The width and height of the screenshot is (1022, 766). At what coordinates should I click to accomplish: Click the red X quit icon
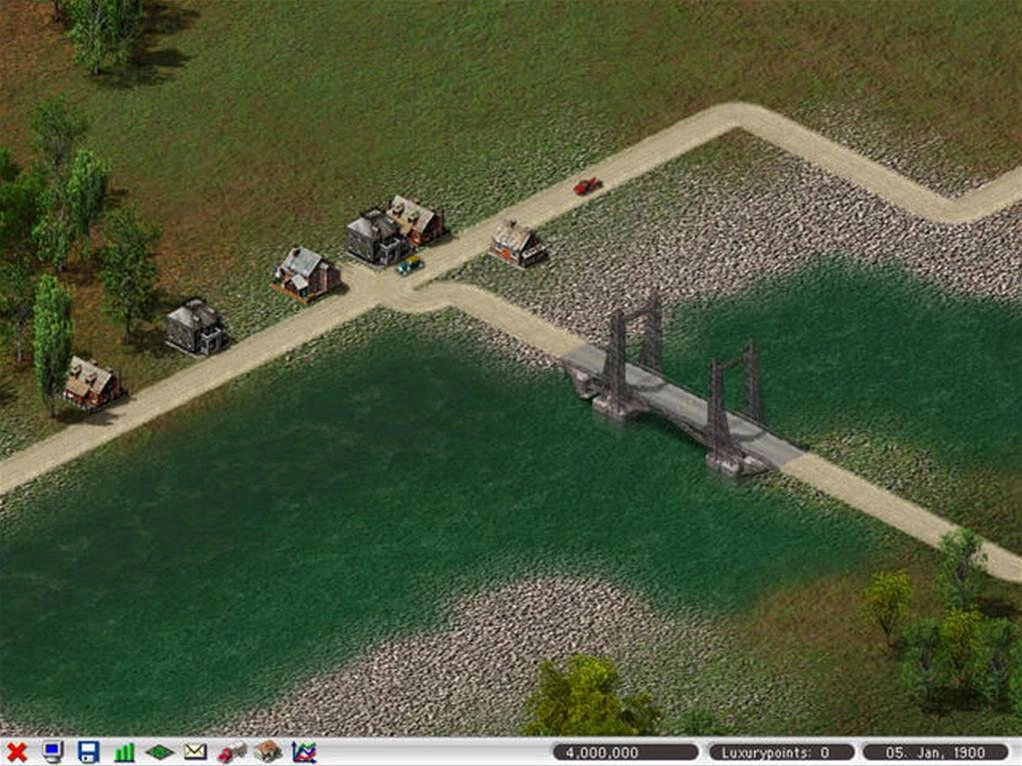click(x=17, y=752)
